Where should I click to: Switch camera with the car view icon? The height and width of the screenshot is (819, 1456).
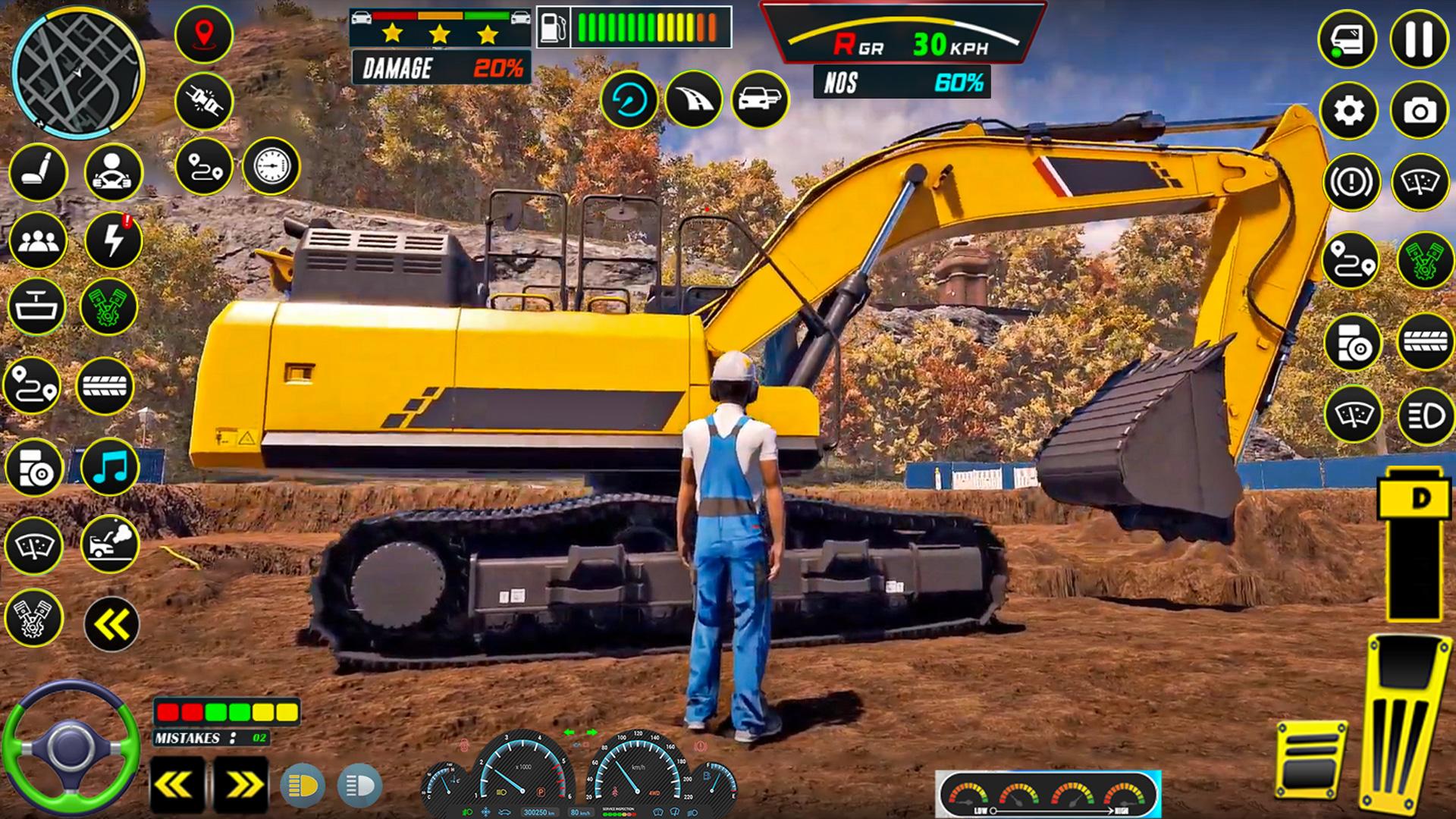pyautogui.click(x=760, y=99)
